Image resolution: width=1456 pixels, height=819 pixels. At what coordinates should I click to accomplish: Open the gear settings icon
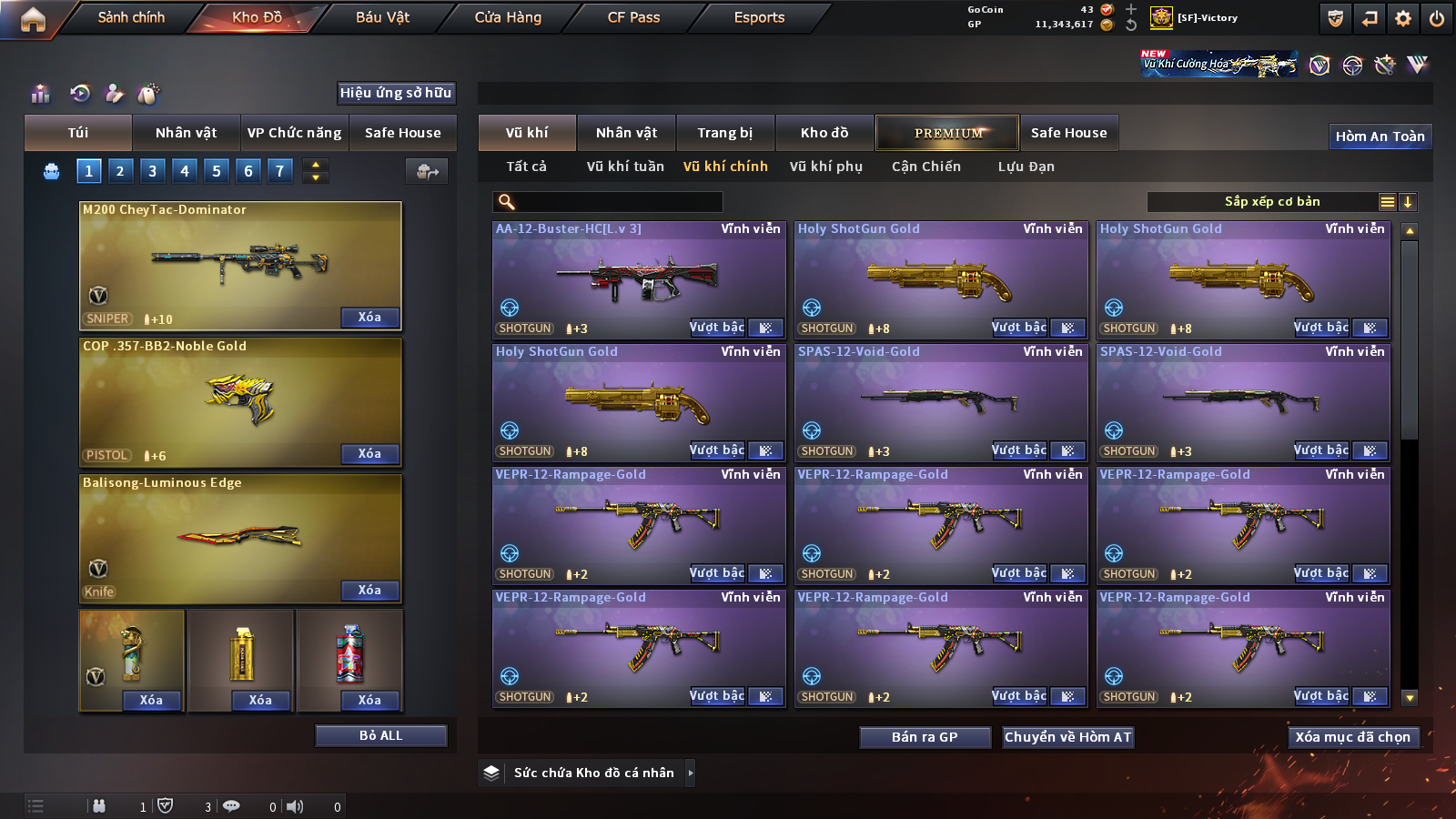1403,18
